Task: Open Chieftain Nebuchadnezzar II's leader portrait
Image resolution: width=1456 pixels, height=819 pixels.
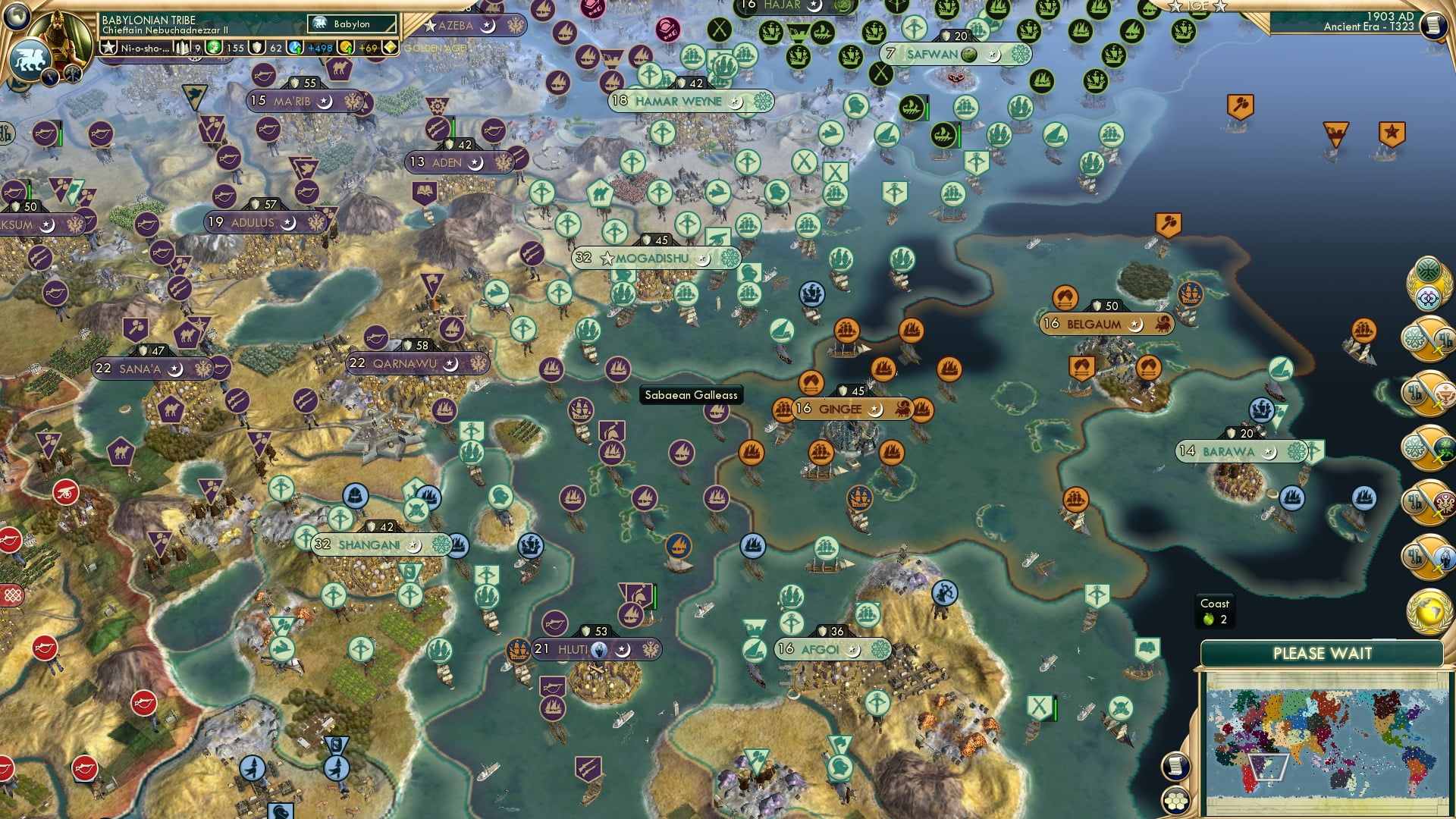Action: click(x=58, y=37)
